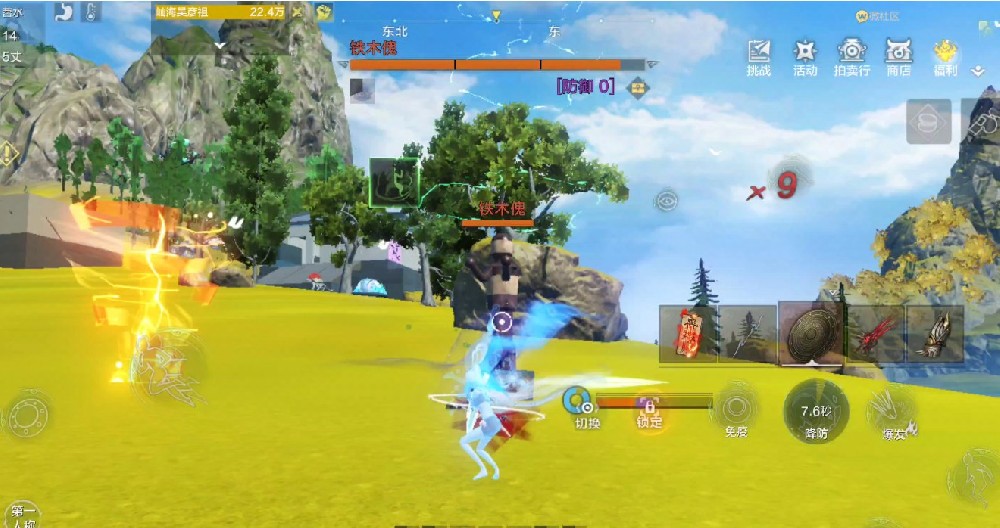Viewport: 1000px width, 528px height.
Task: Tap the stomach hunger status icon
Action: click(65, 12)
